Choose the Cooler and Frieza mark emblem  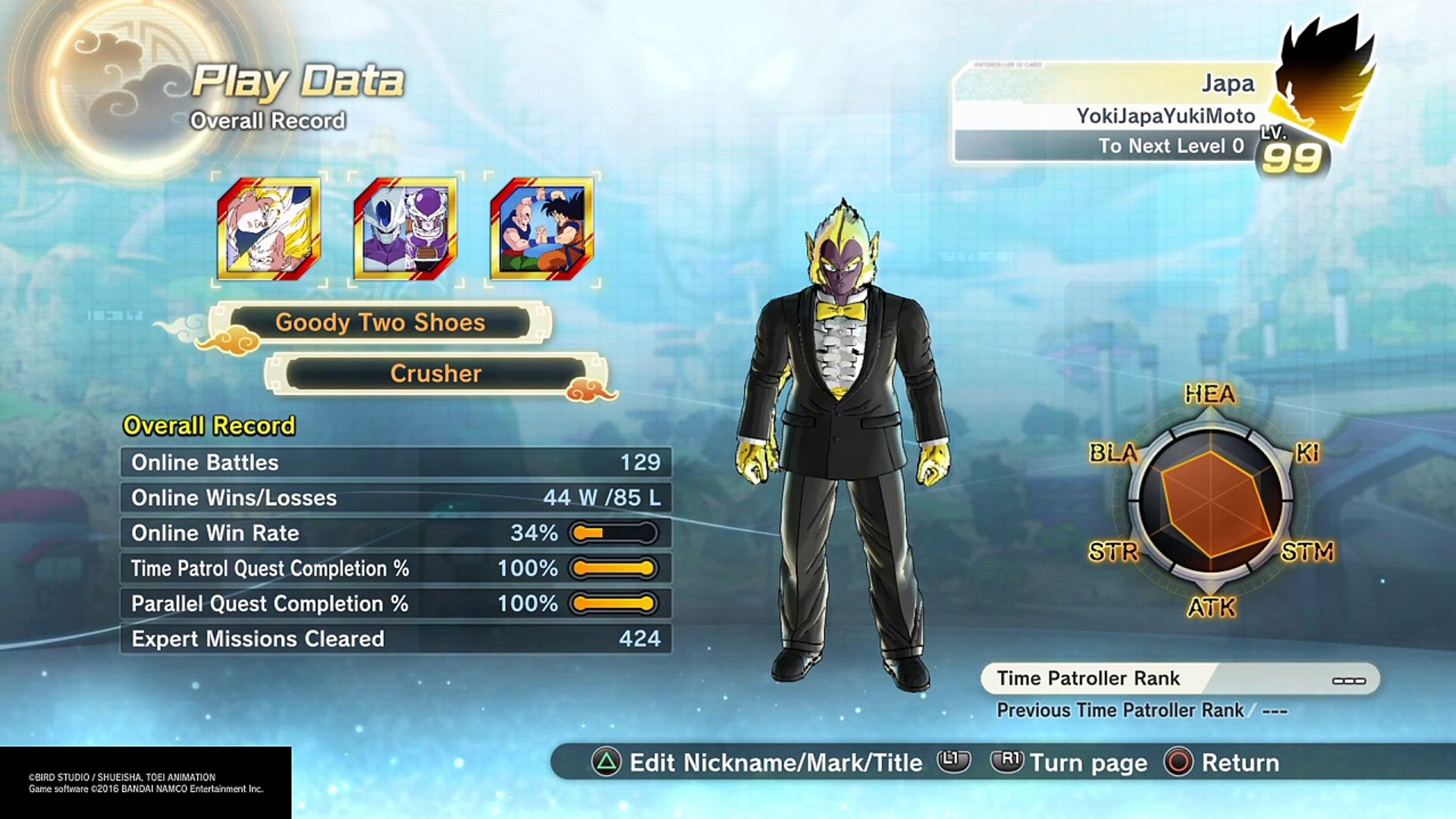tap(405, 229)
